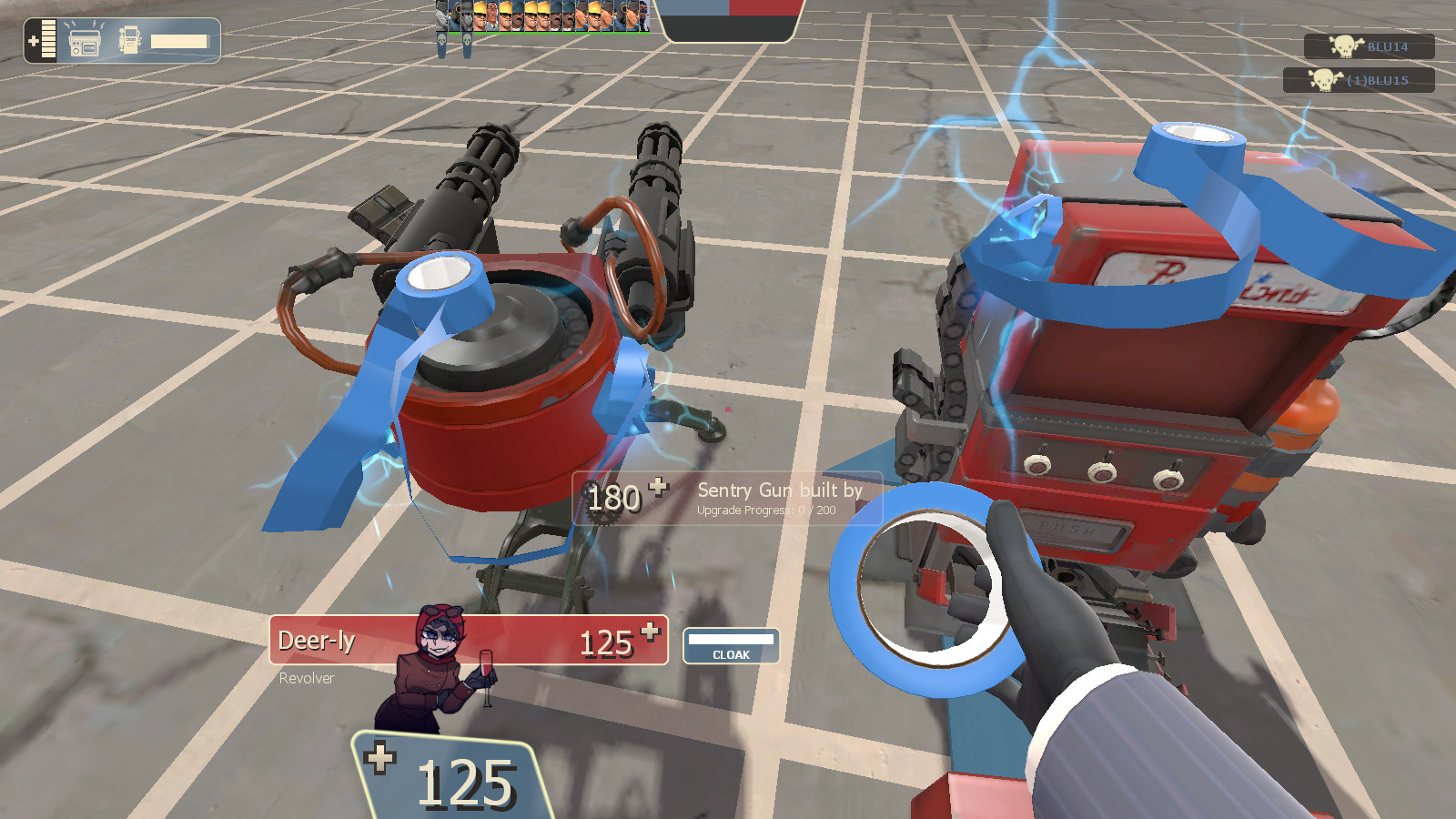The width and height of the screenshot is (1456, 819).
Task: Click the plus icon beside Deer-ly's 125 health
Action: click(x=648, y=631)
